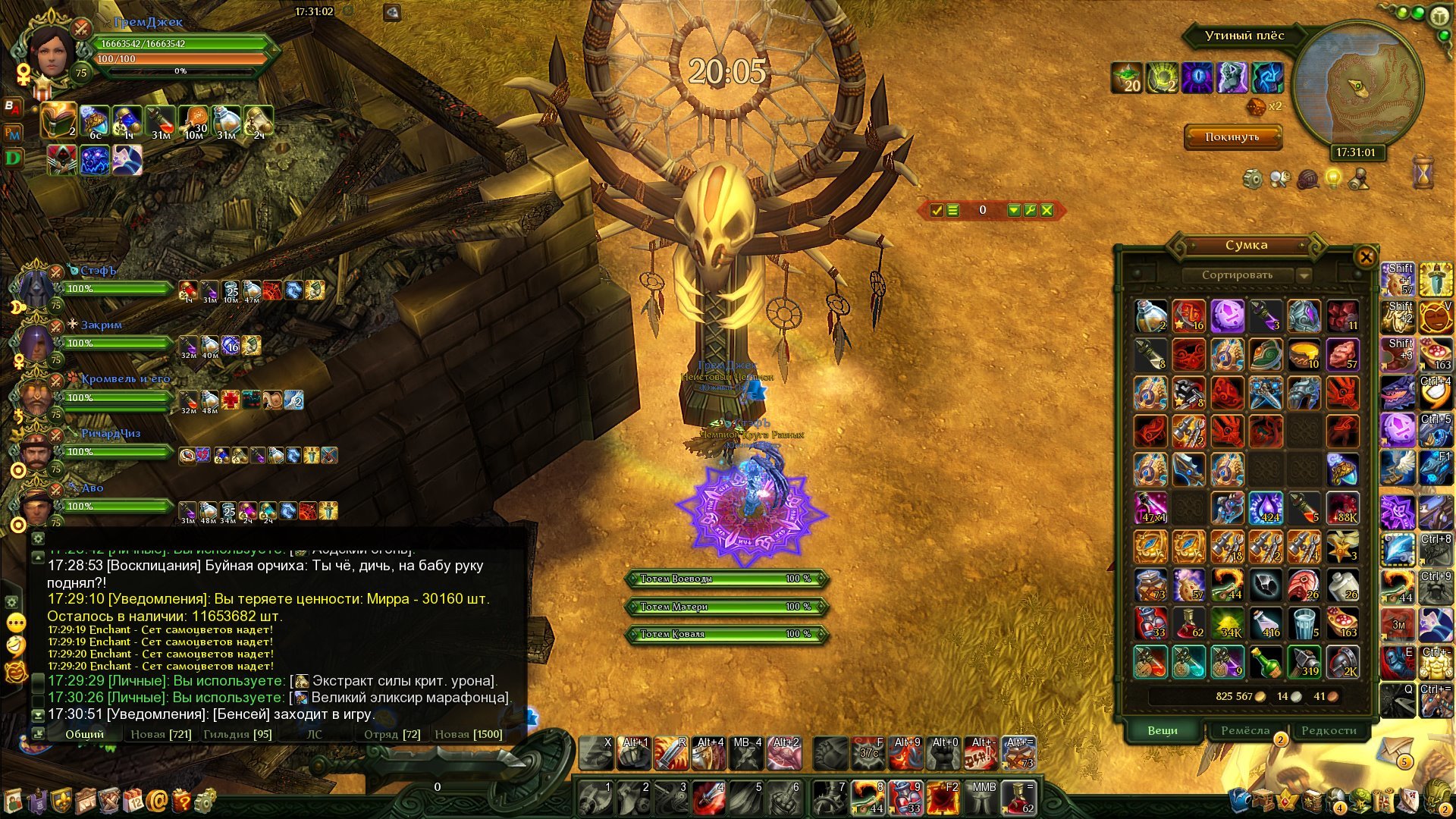1456x819 pixels.
Task: Select the Общий chat tab
Action: [x=84, y=734]
